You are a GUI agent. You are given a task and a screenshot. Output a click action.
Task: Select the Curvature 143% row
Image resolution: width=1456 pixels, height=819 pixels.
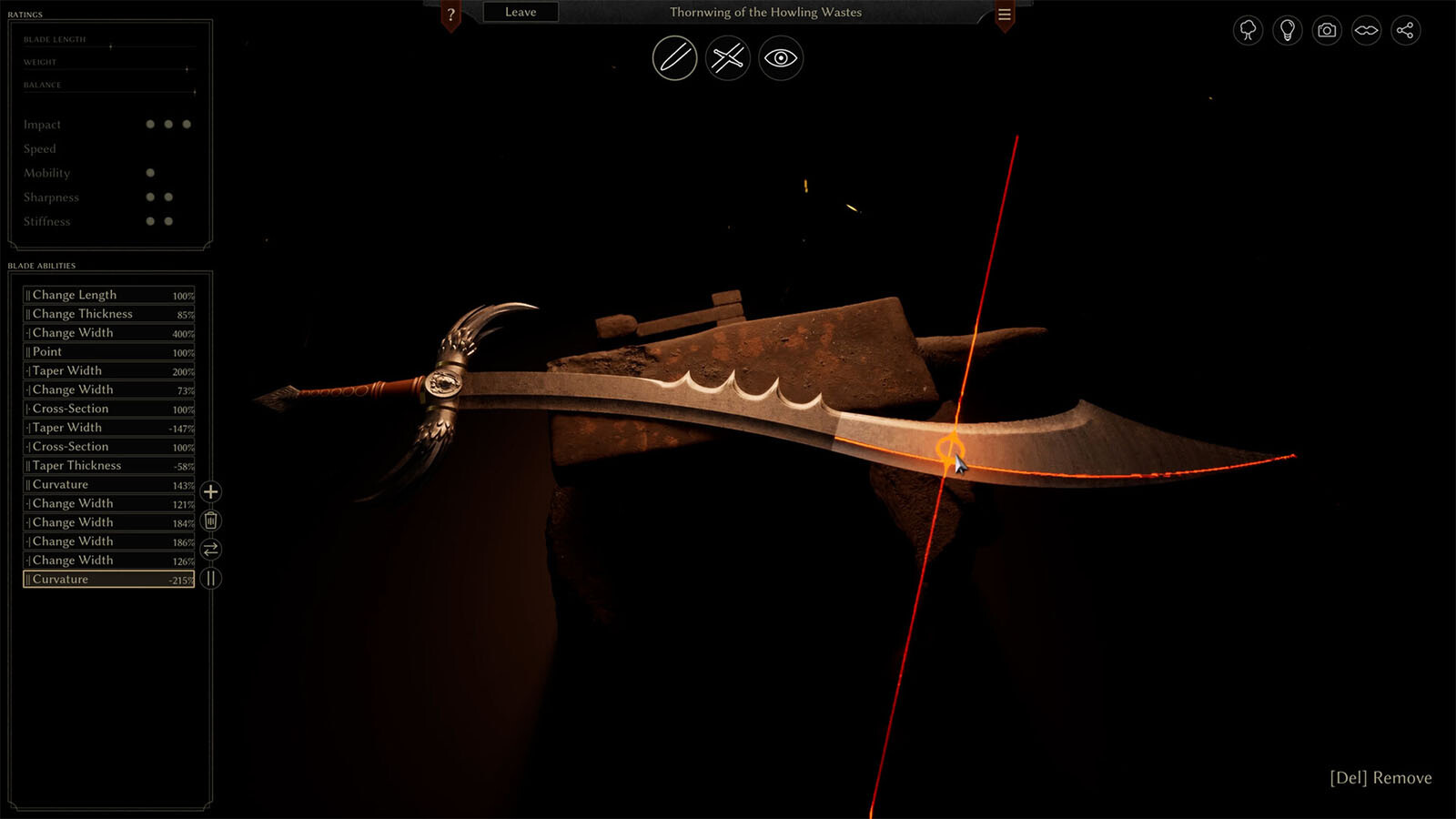tap(109, 485)
